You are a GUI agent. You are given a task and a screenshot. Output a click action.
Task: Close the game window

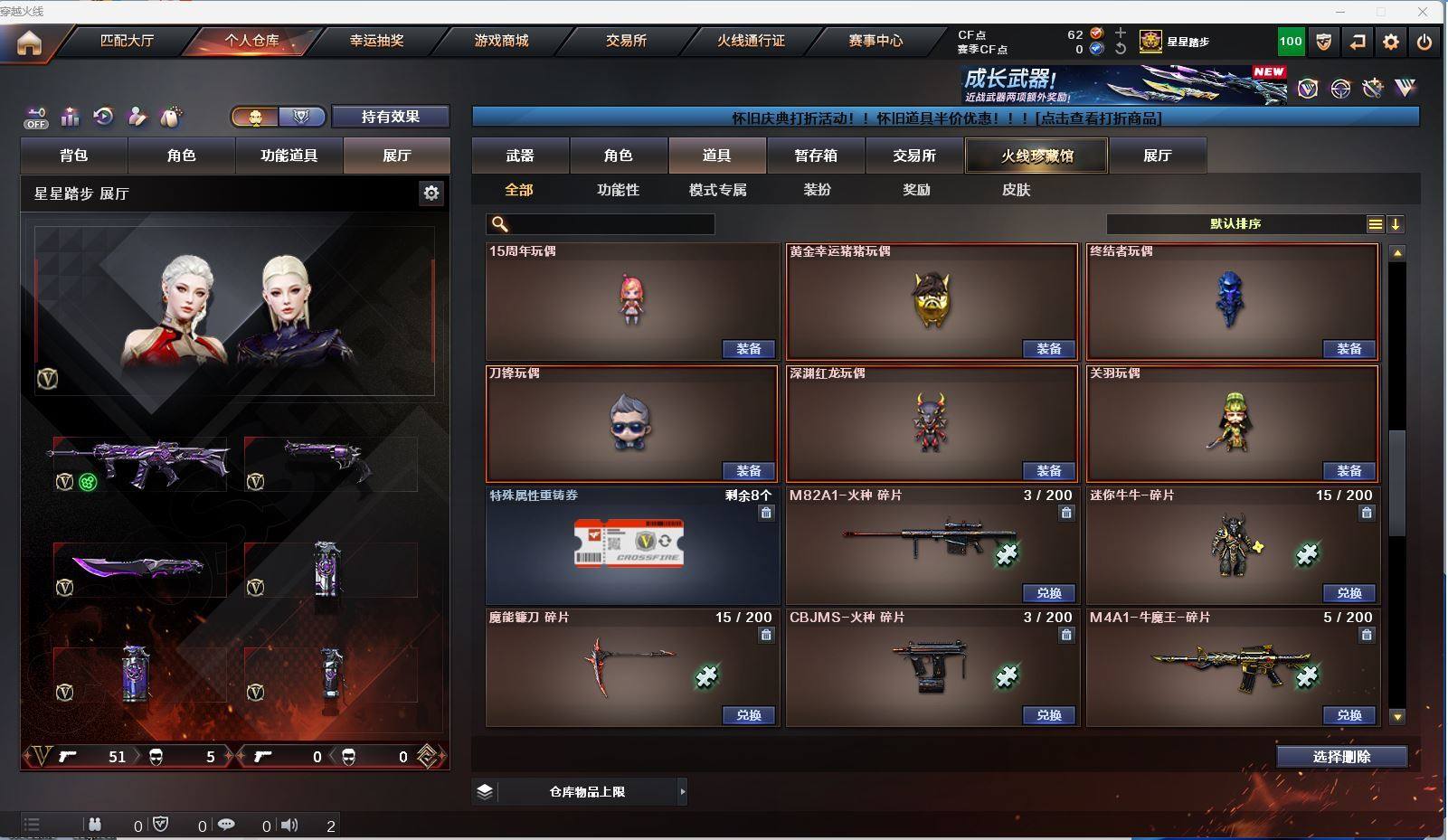point(1423,12)
